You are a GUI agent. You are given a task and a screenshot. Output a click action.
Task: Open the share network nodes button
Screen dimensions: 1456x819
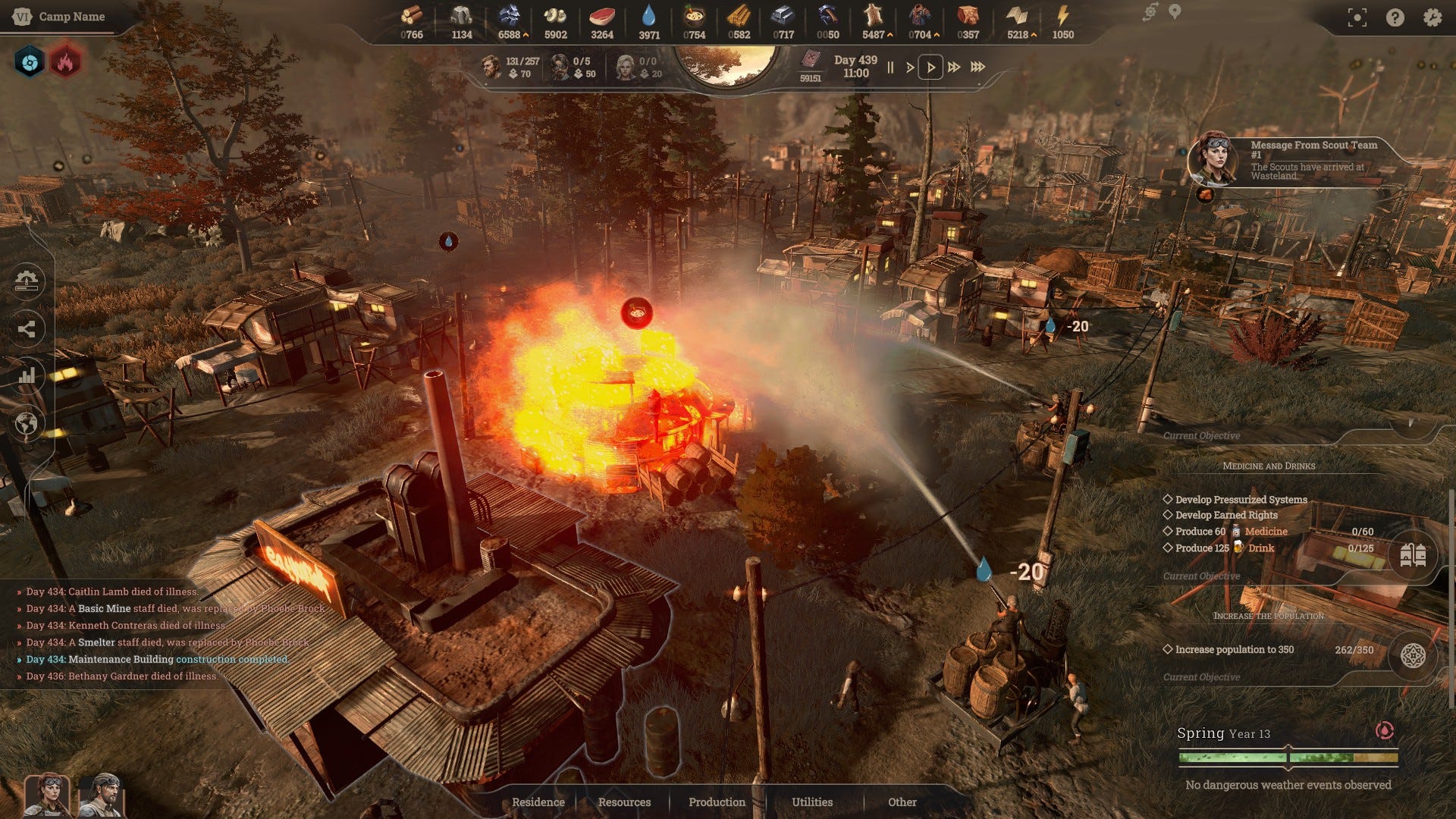click(27, 328)
